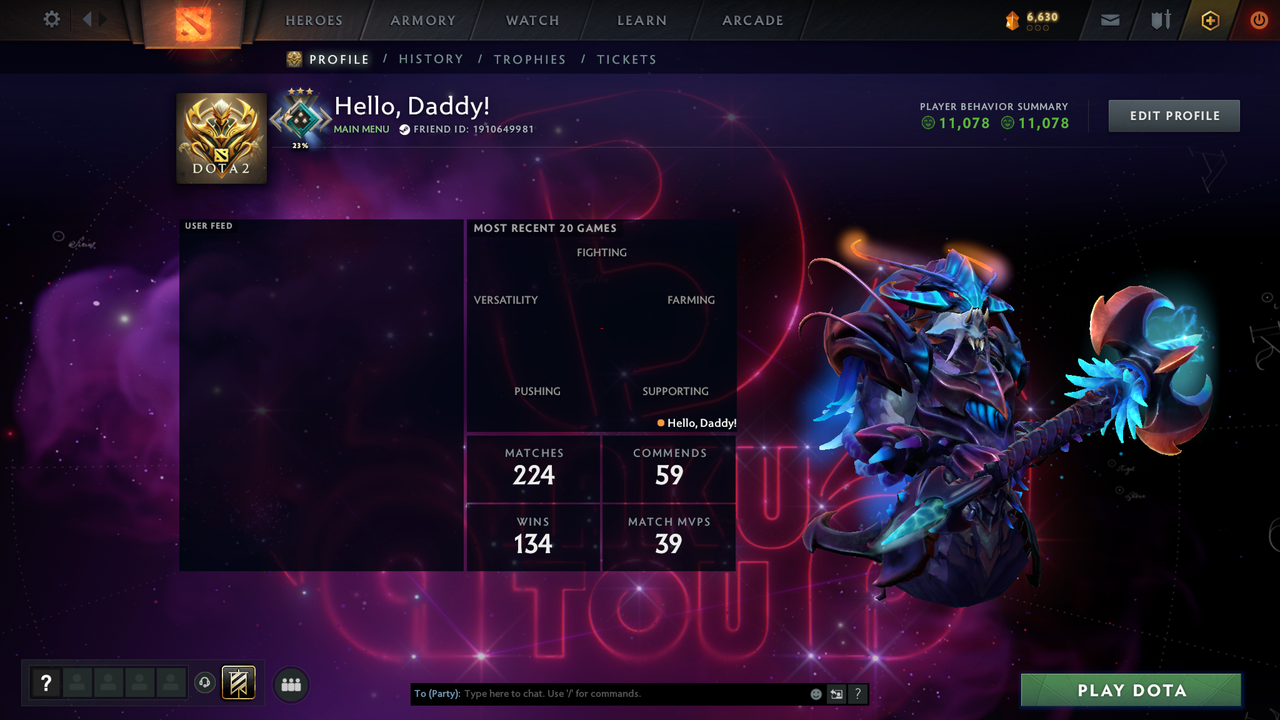Open the mail notifications icon
The image size is (1280, 720).
click(x=1109, y=19)
